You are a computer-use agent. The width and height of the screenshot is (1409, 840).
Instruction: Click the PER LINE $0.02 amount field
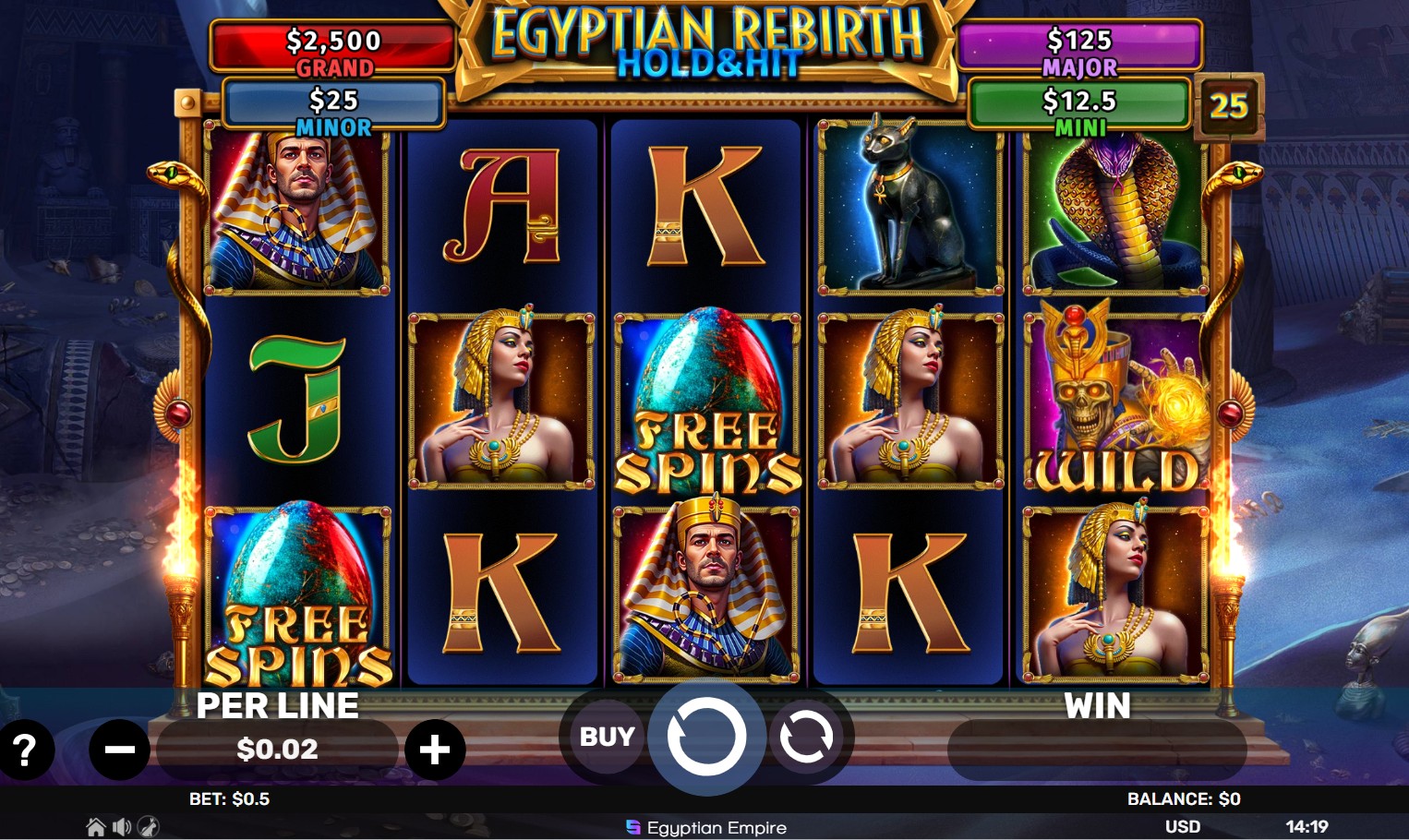tap(277, 750)
